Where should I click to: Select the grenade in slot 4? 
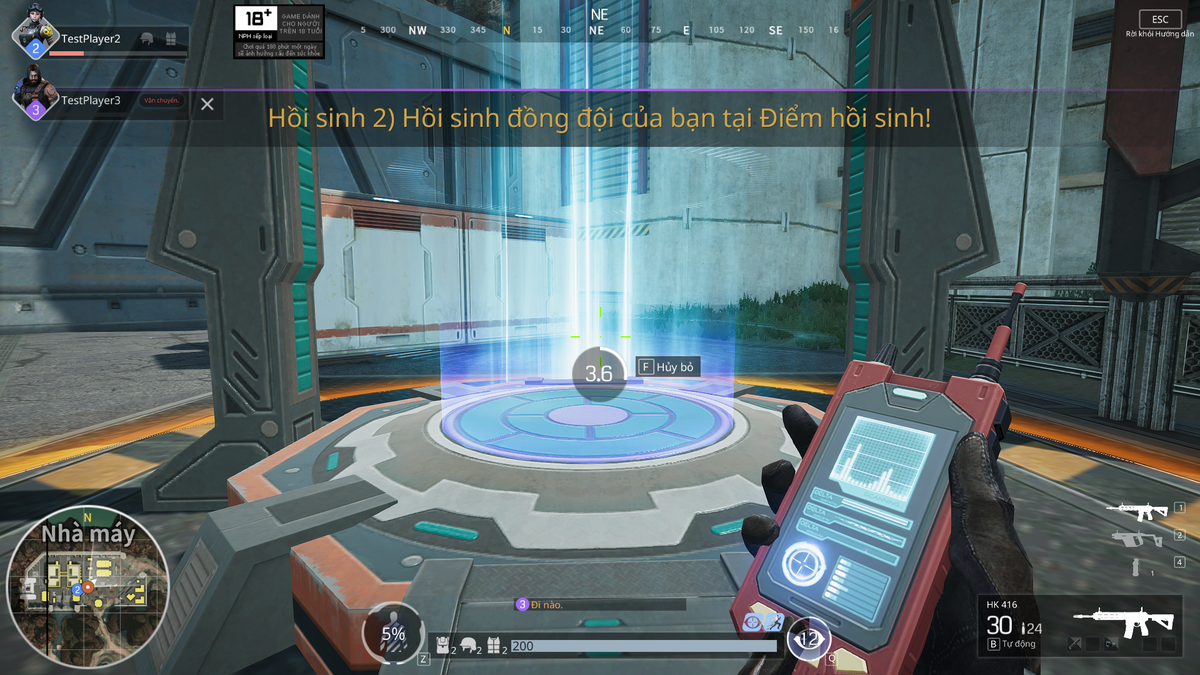coord(1137,566)
